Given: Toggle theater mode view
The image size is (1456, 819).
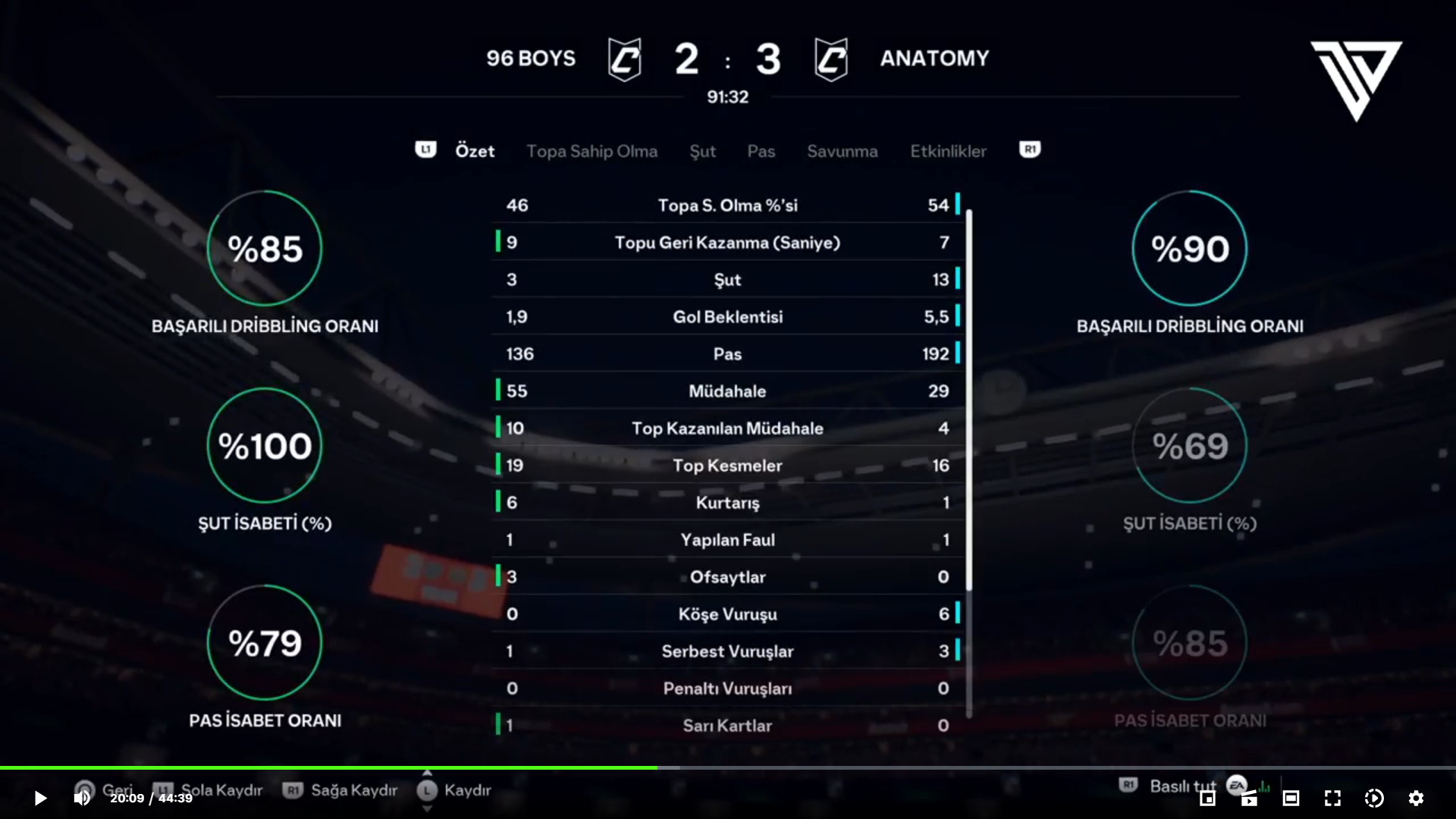Looking at the screenshot, I should pos(1291,798).
